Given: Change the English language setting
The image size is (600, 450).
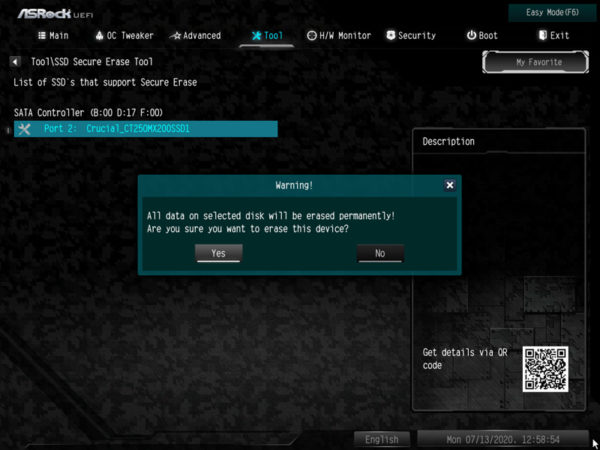Looking at the screenshot, I should pos(381,439).
